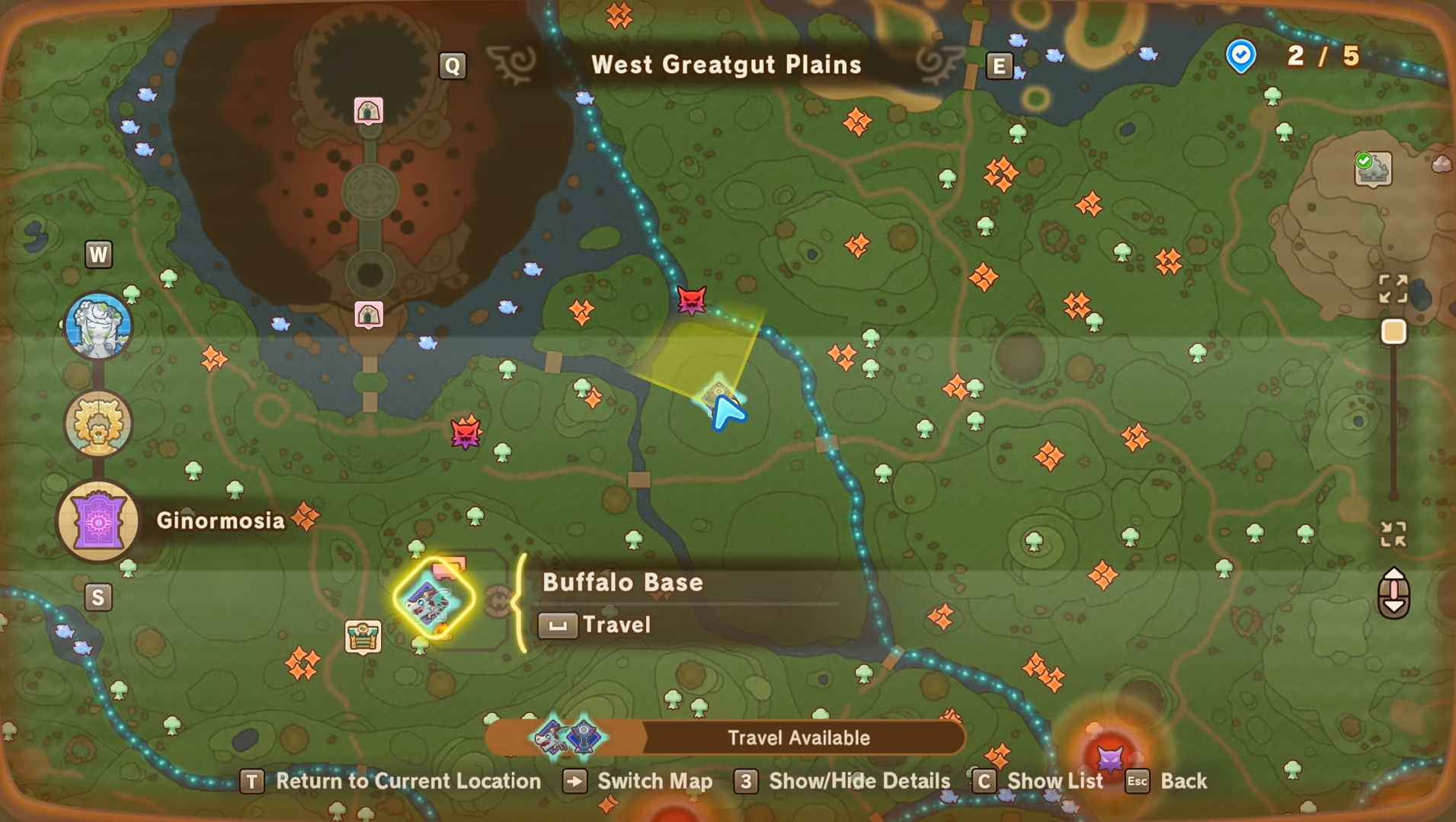Select the red monster marker left of the player arrow
This screenshot has width=1456, height=822.
(466, 433)
